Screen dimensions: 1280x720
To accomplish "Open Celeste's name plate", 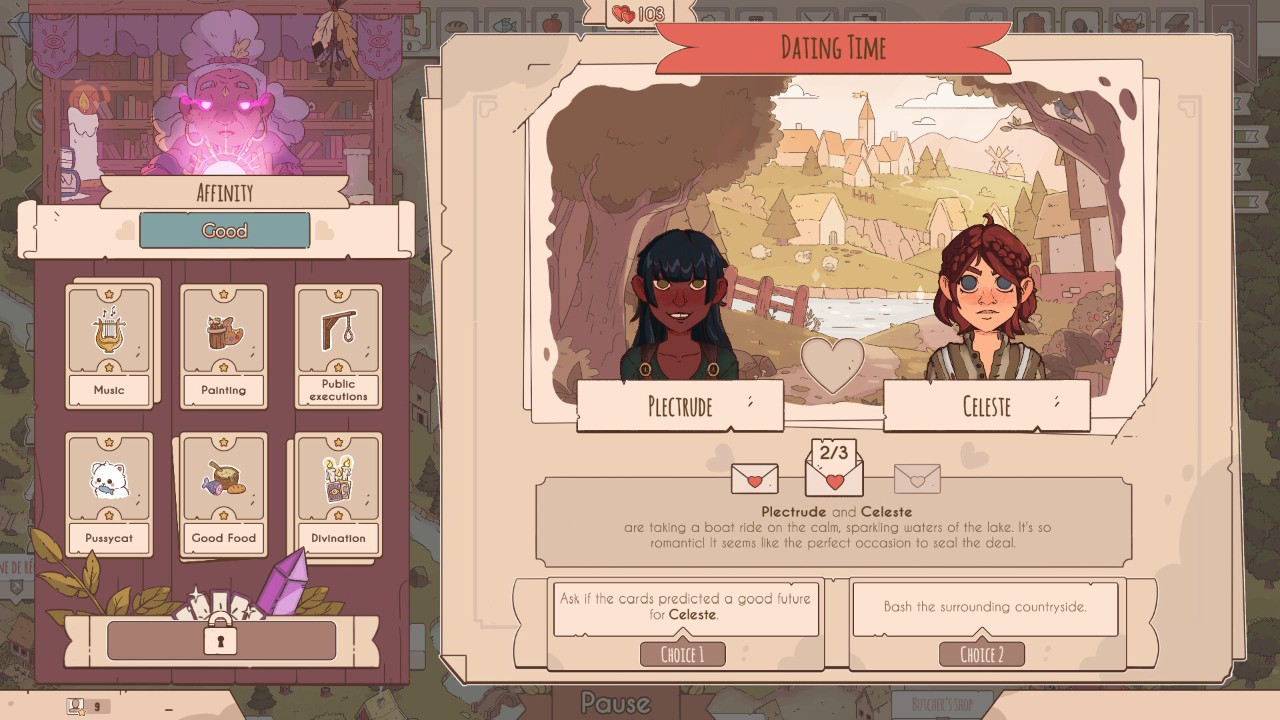I will pos(986,406).
